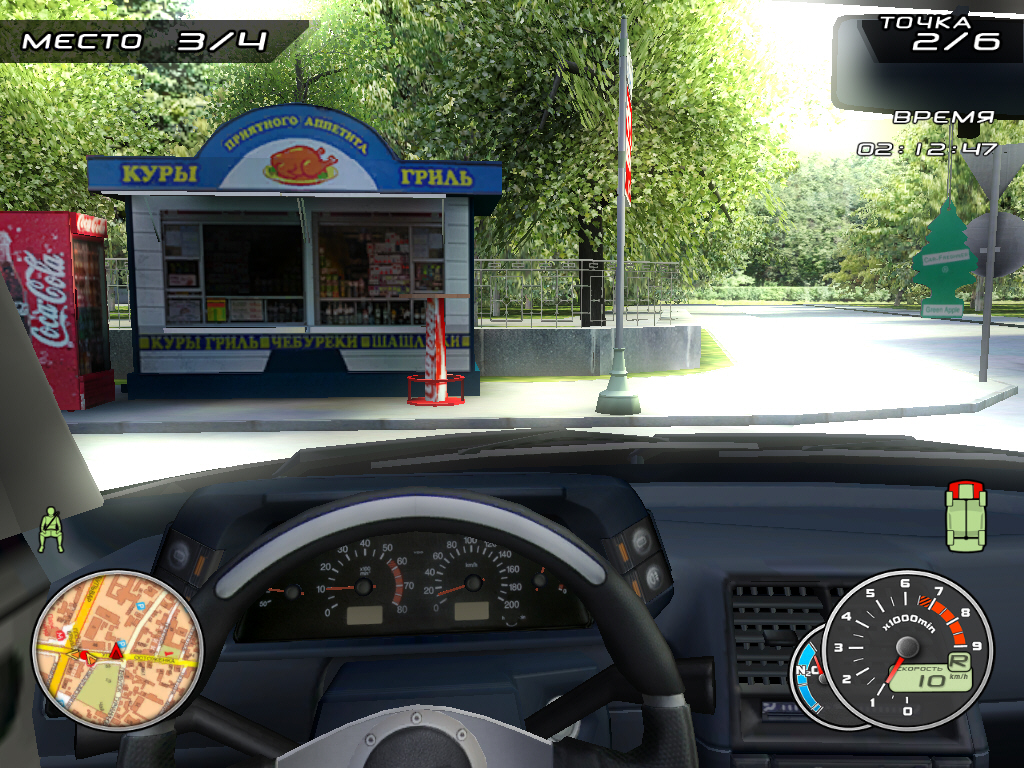Select the green seatbelt driver icon
Image resolution: width=1024 pixels, height=768 pixels.
pyautogui.click(x=50, y=530)
